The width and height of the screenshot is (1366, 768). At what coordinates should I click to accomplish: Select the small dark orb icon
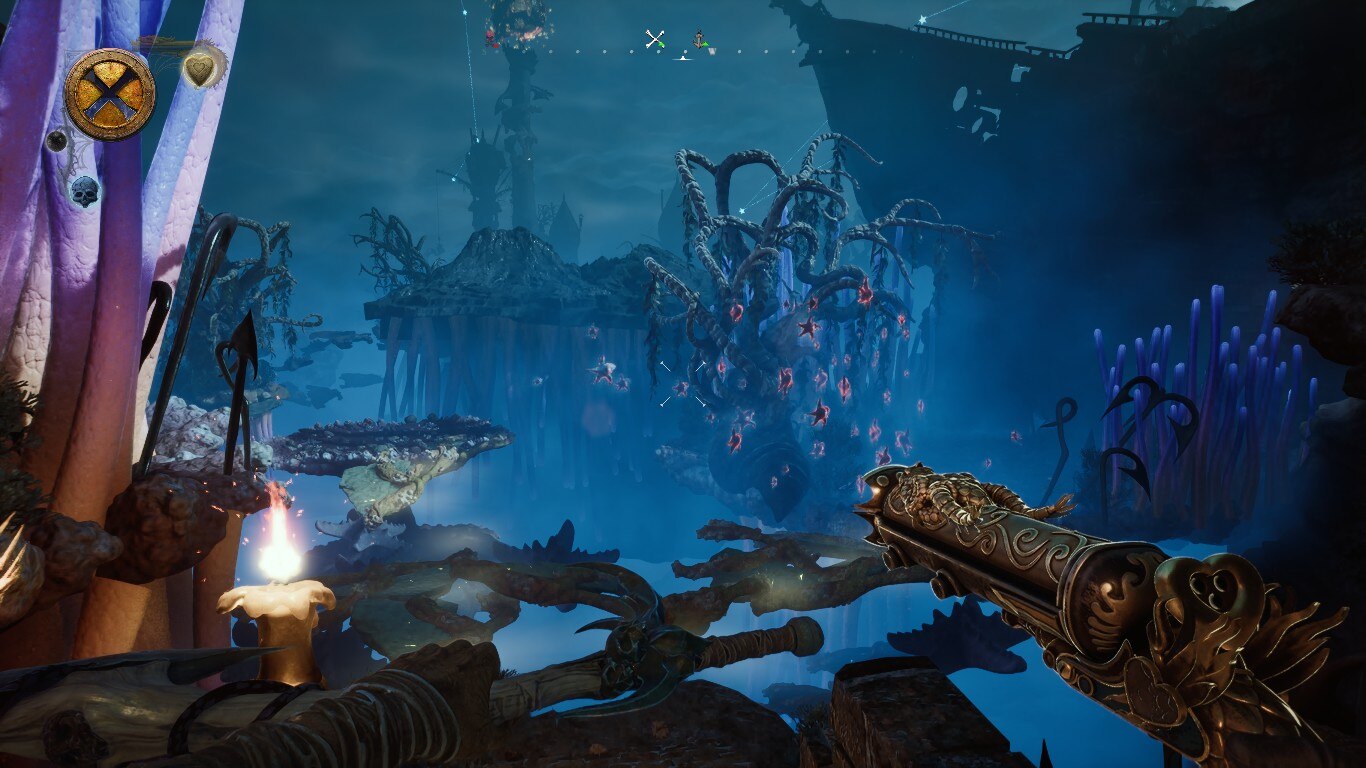click(x=58, y=141)
